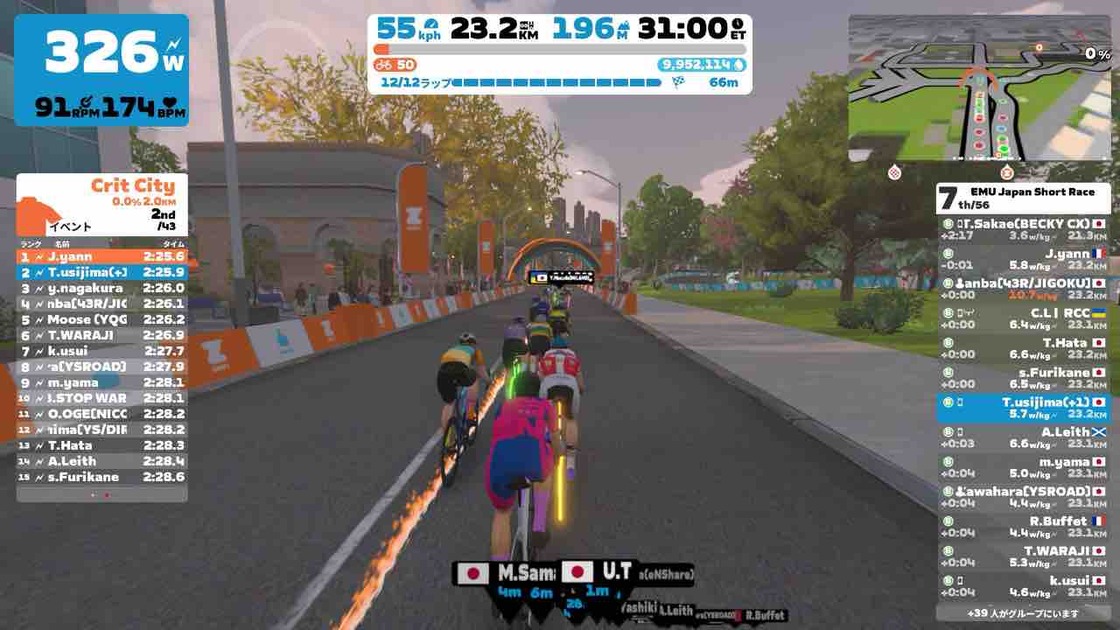The image size is (1120, 630).
Task: Click the '+39' riders in group footer
Action: coord(1024,613)
